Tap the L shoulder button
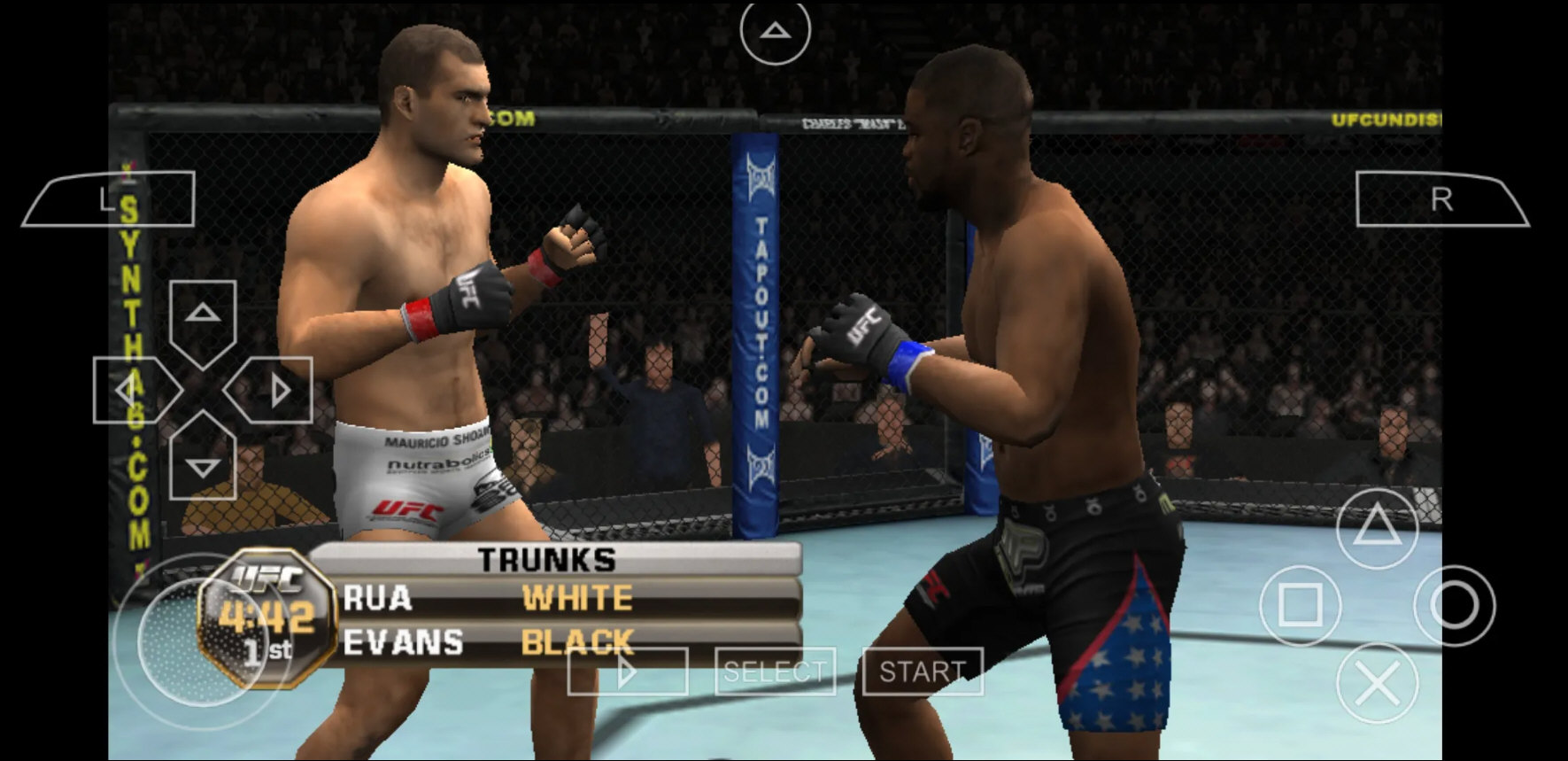This screenshot has width=1568, height=761. click(115, 197)
